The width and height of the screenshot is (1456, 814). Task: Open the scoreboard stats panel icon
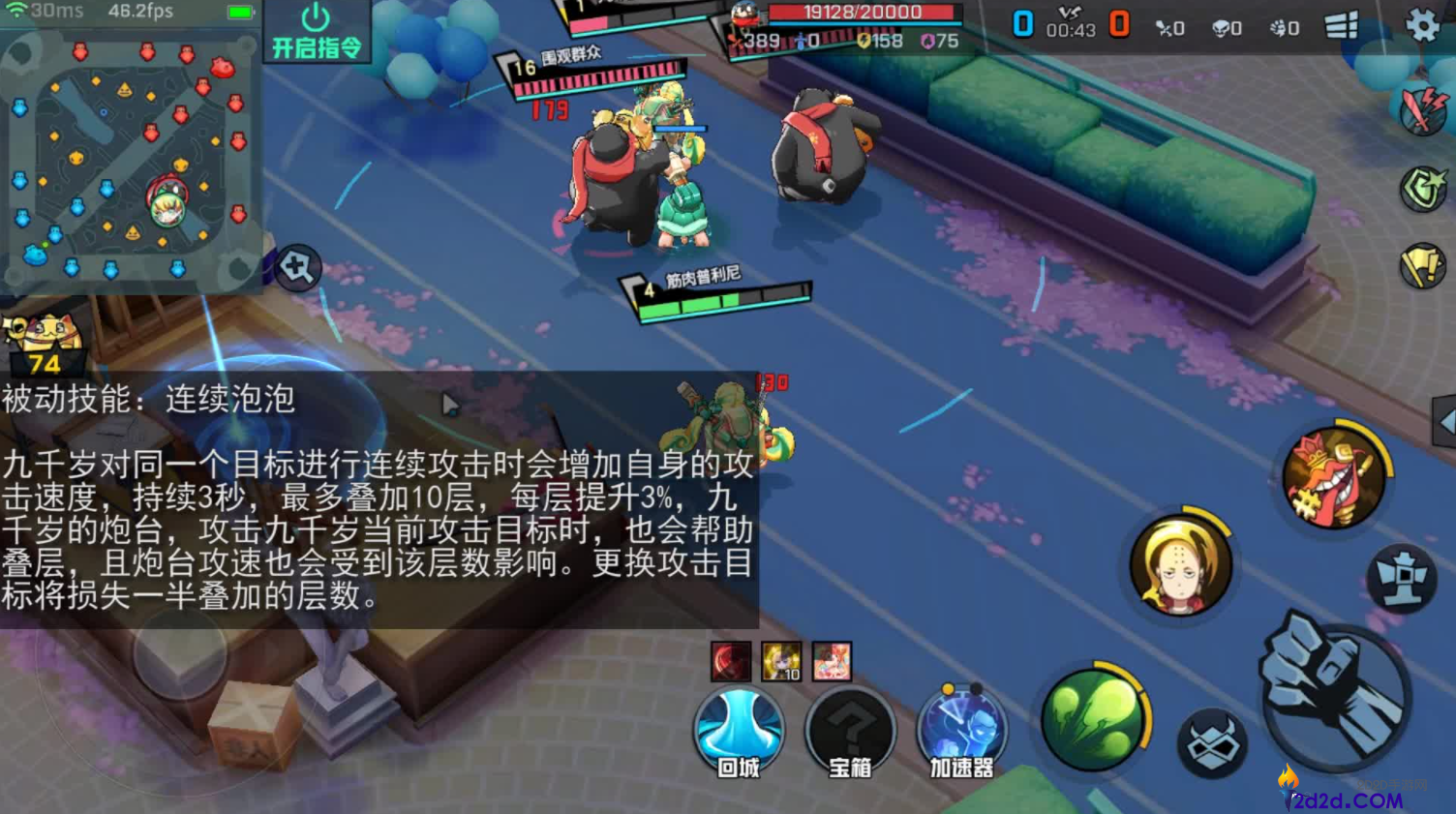point(1342,26)
